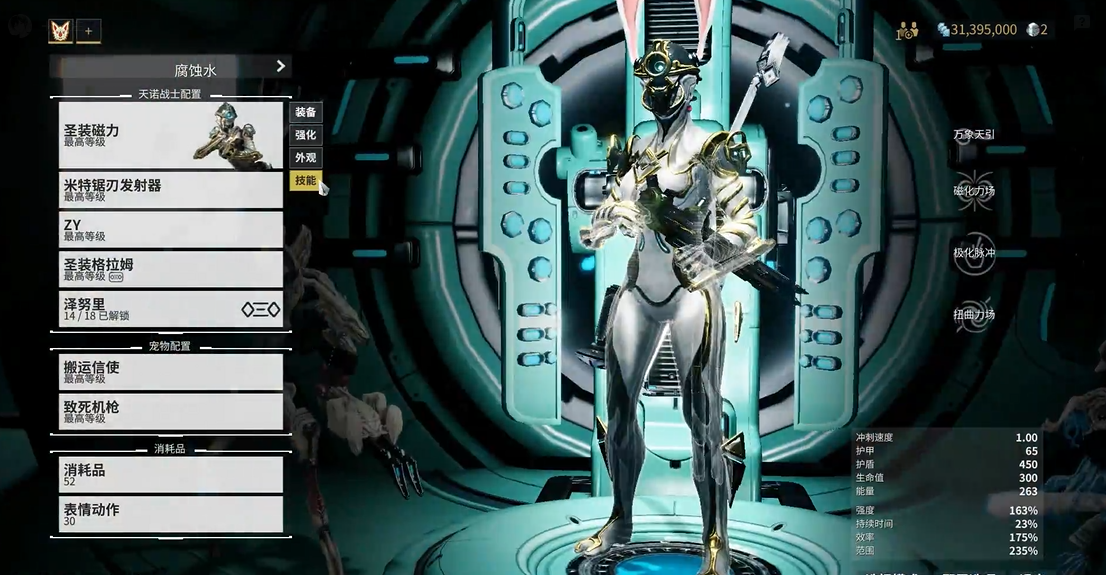Viewport: 1106px width, 575px height.
Task: Choose the 致死机枪 companion weapon
Action: click(170, 412)
